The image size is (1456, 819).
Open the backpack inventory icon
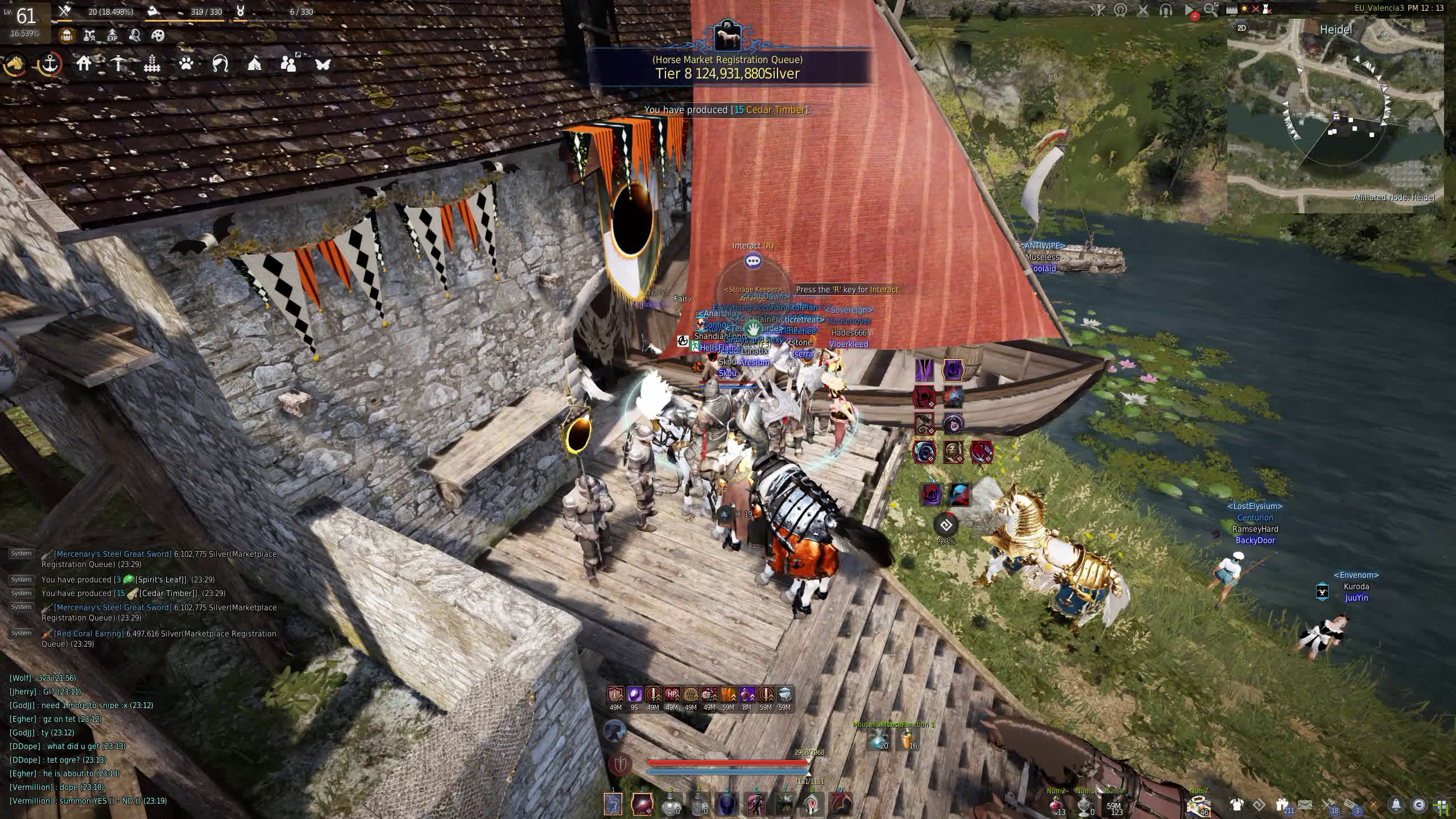(x=67, y=36)
